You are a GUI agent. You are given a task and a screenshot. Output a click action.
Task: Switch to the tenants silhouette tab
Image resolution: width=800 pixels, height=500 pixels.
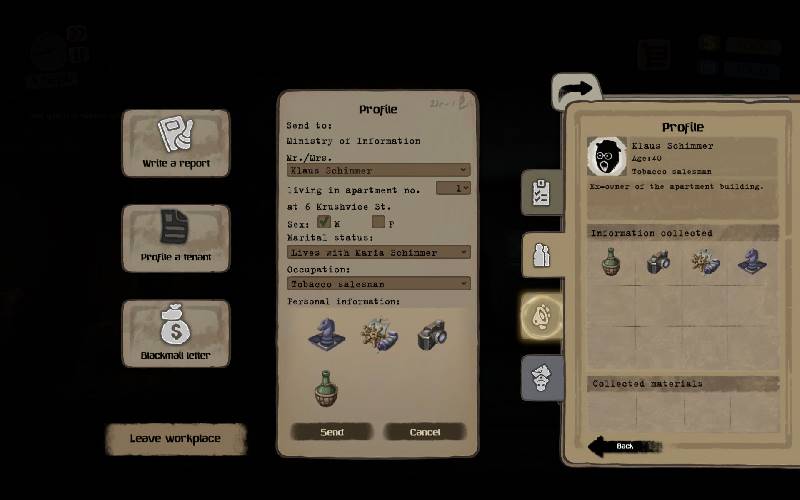[541, 254]
